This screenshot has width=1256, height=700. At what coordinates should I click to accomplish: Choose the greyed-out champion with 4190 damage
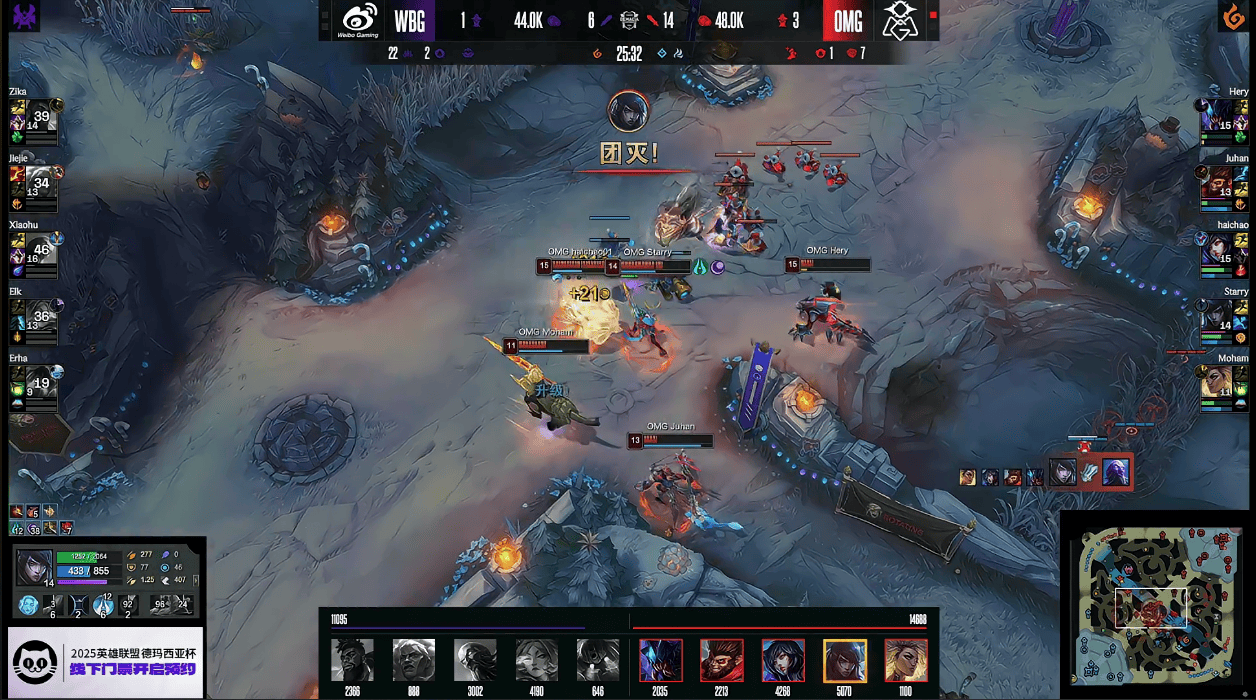tap(536, 661)
